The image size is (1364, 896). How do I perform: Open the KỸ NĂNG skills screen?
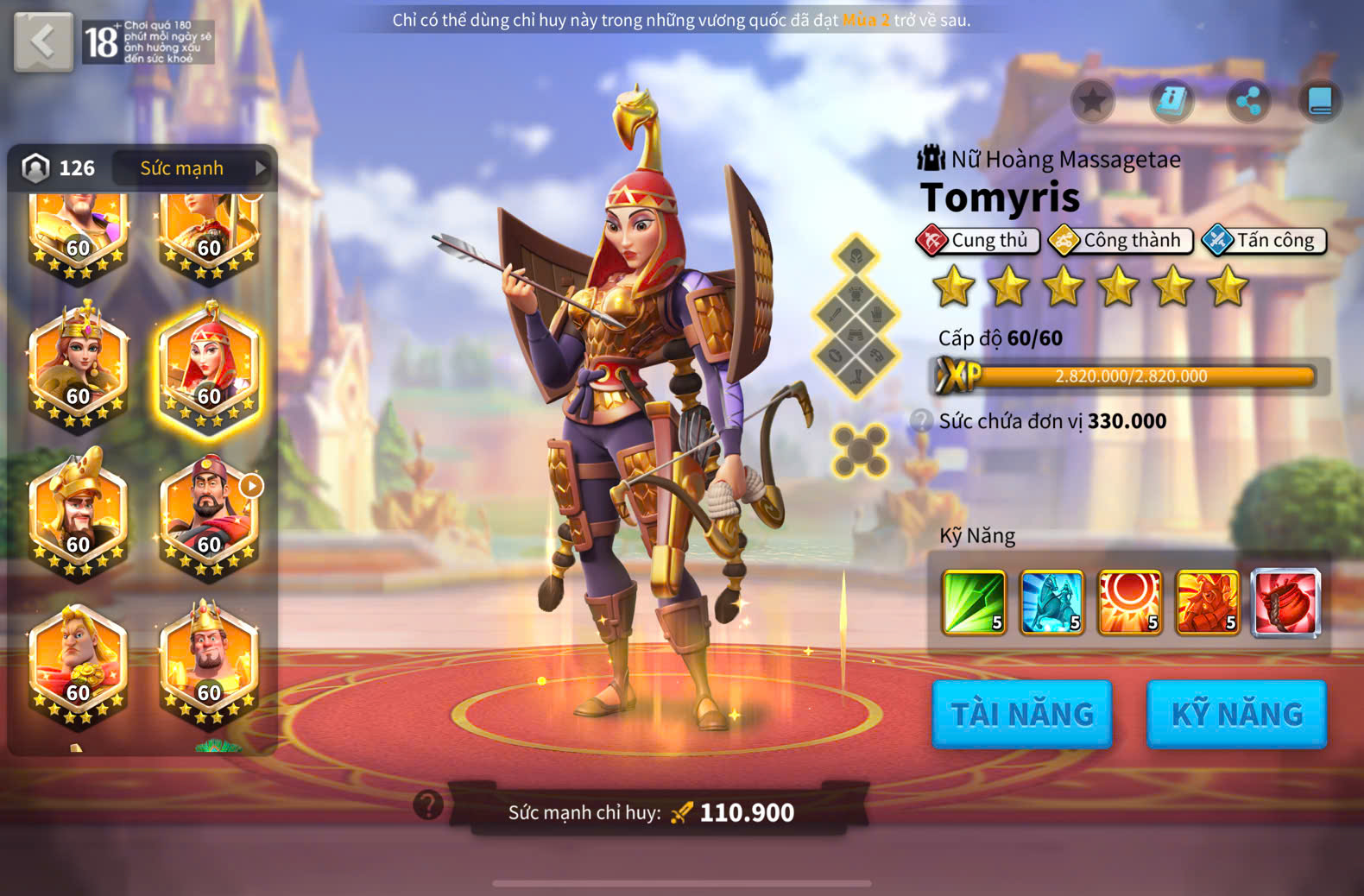click(1236, 714)
